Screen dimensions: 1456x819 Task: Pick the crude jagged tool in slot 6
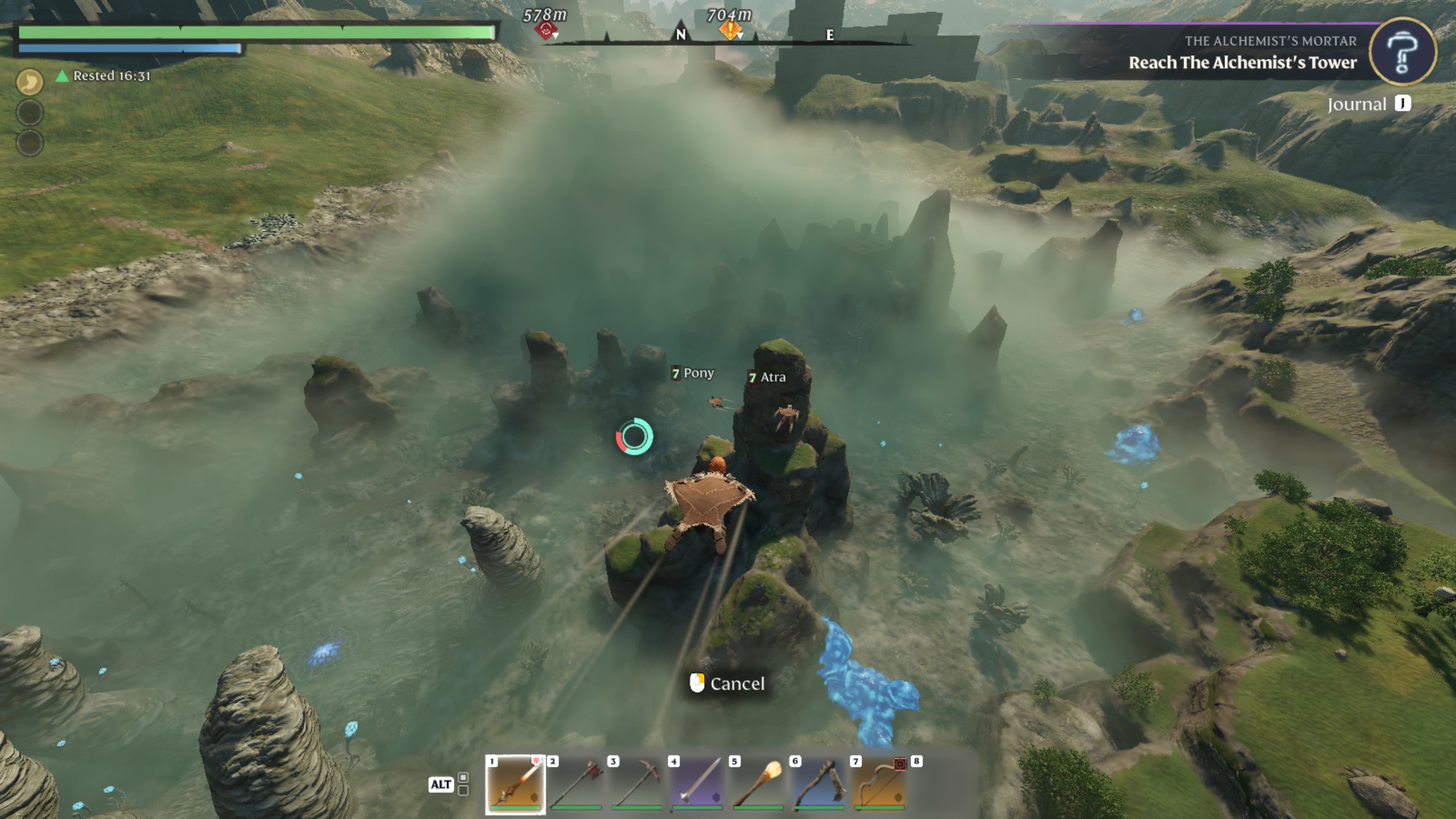pyautogui.click(x=819, y=784)
